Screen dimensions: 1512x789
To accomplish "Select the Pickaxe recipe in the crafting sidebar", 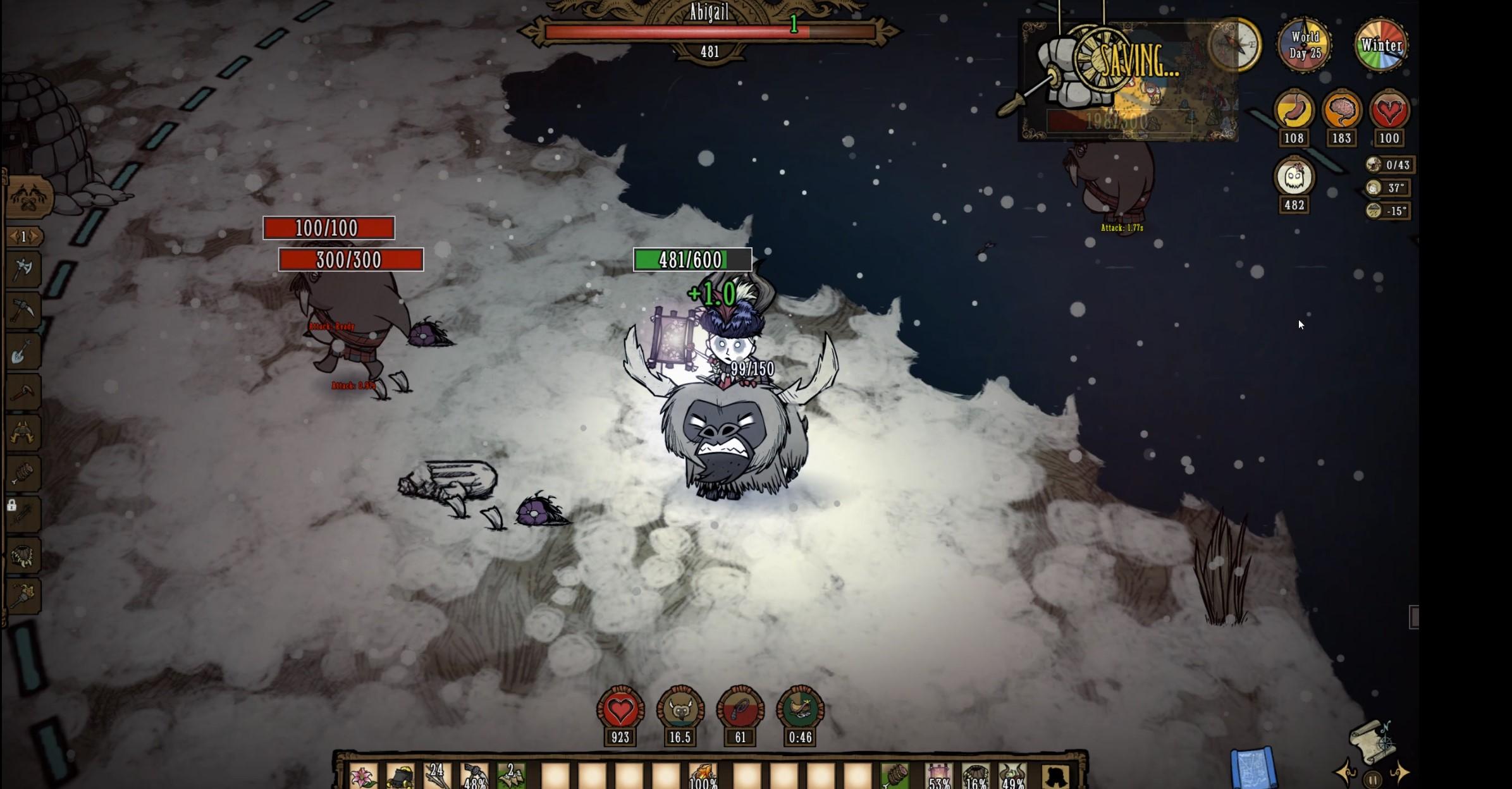I will pyautogui.click(x=23, y=310).
